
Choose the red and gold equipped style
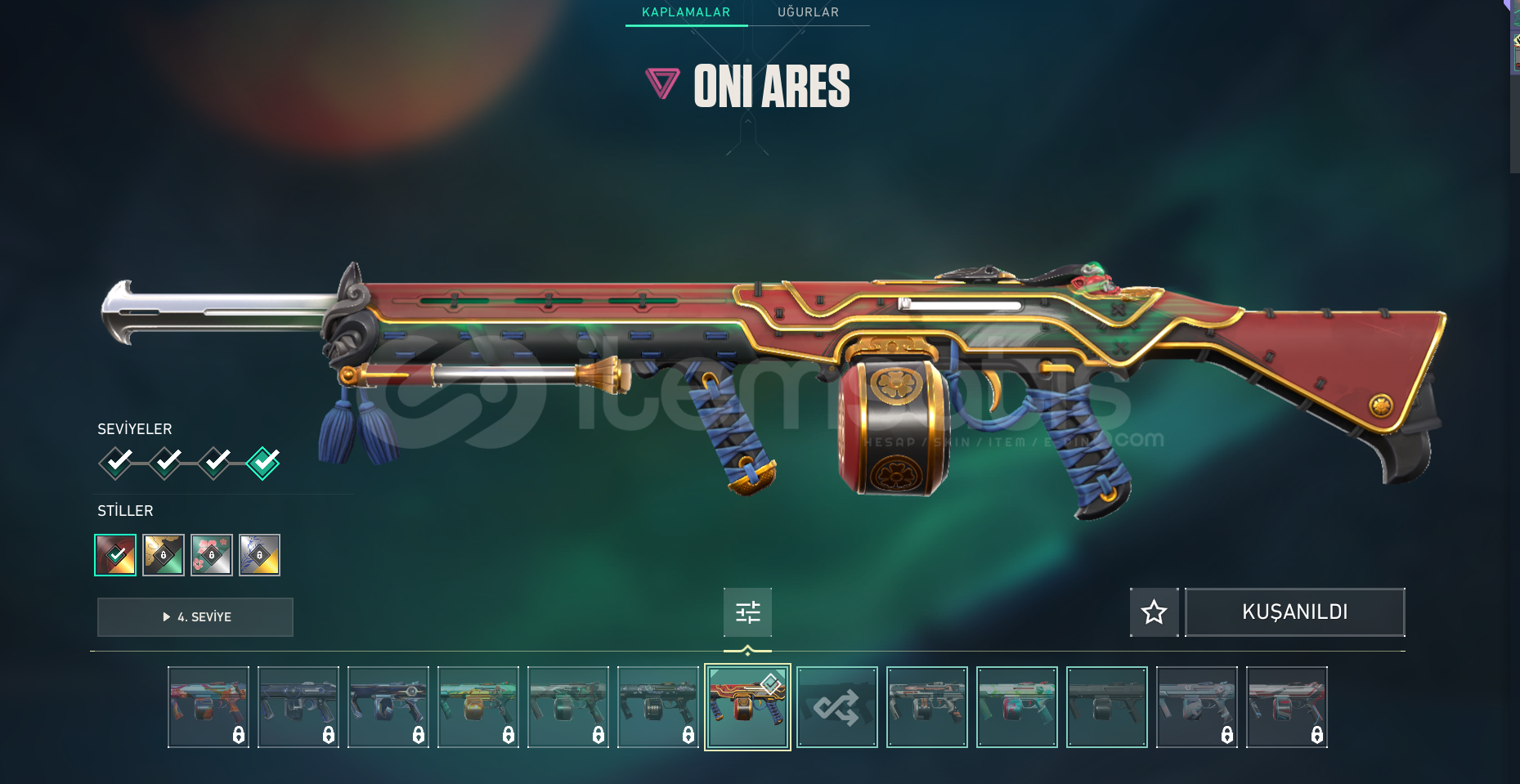pos(115,555)
